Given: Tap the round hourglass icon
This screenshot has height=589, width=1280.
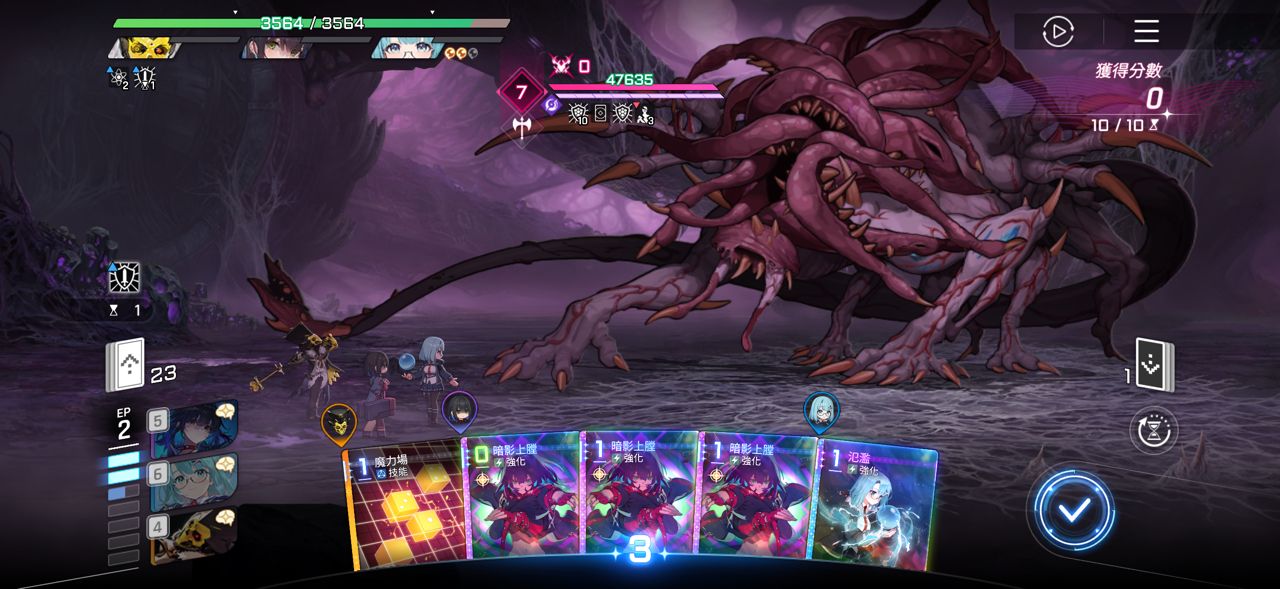Looking at the screenshot, I should [x=1154, y=431].
